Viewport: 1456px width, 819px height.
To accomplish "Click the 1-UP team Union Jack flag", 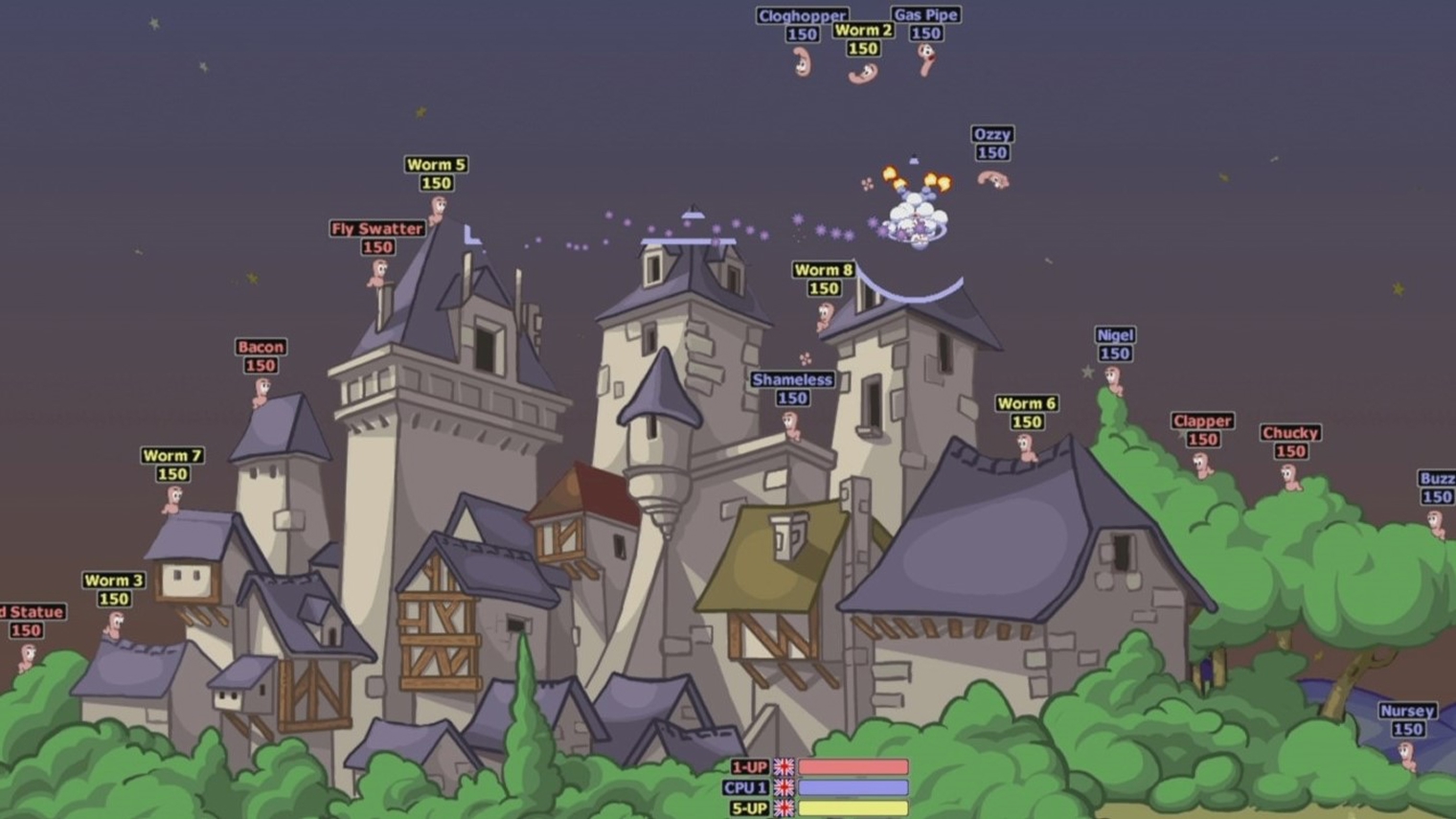I will (x=785, y=765).
